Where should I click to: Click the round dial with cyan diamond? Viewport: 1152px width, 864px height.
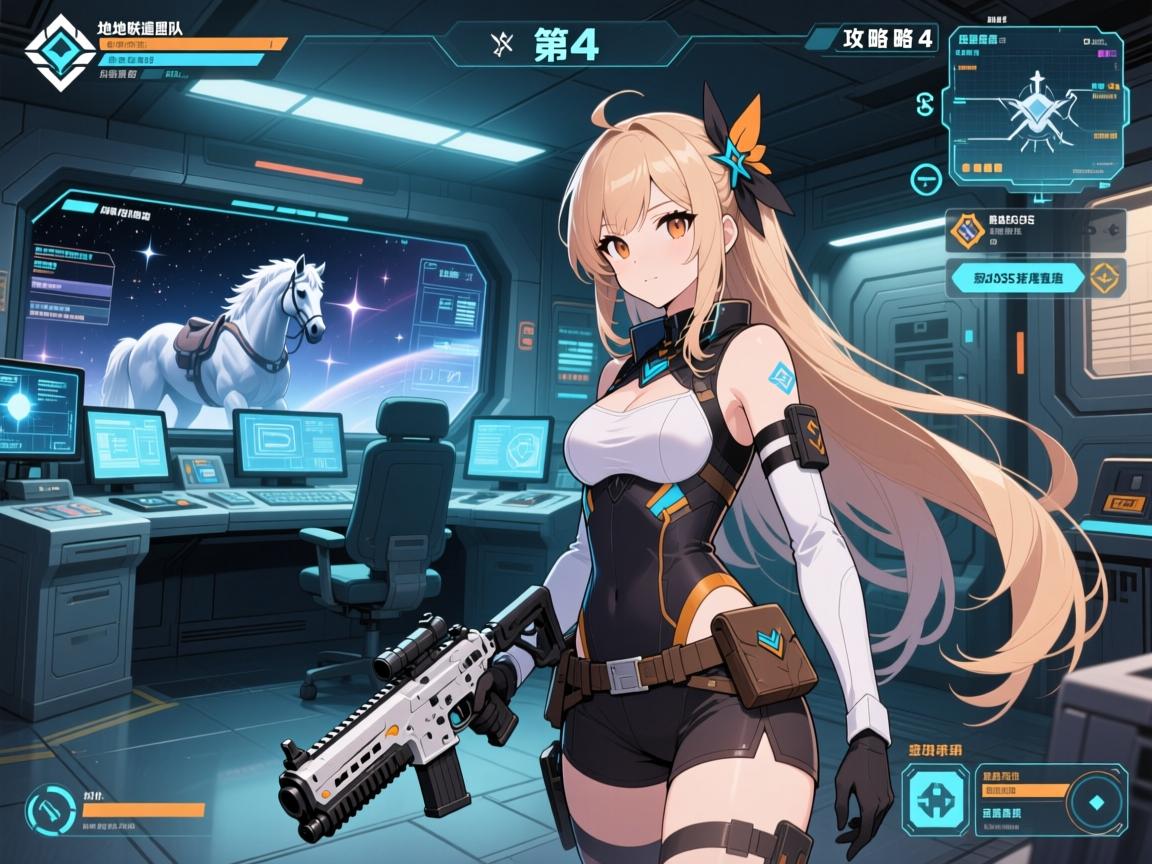point(1095,801)
